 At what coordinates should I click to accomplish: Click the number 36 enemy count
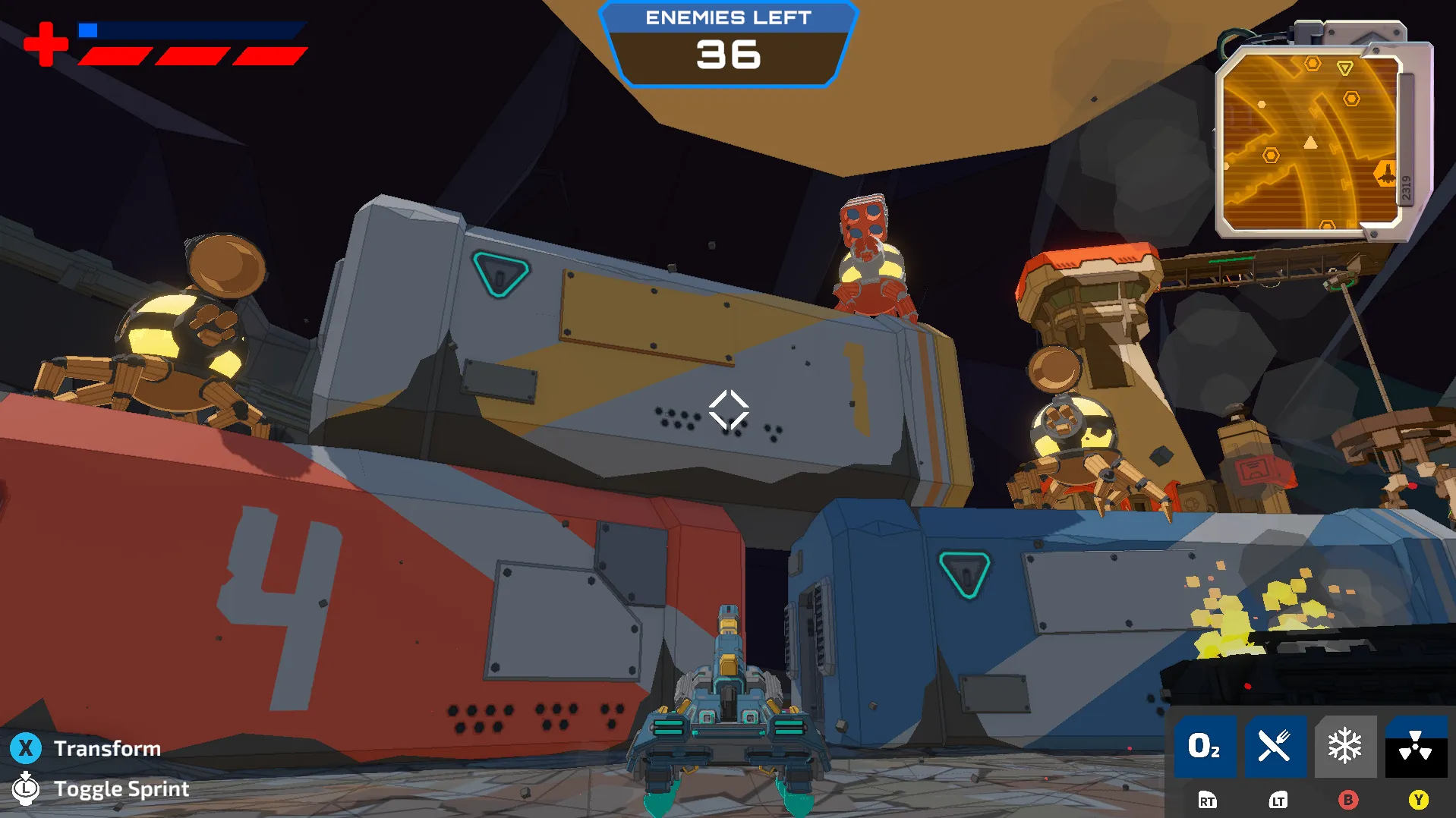tap(728, 55)
